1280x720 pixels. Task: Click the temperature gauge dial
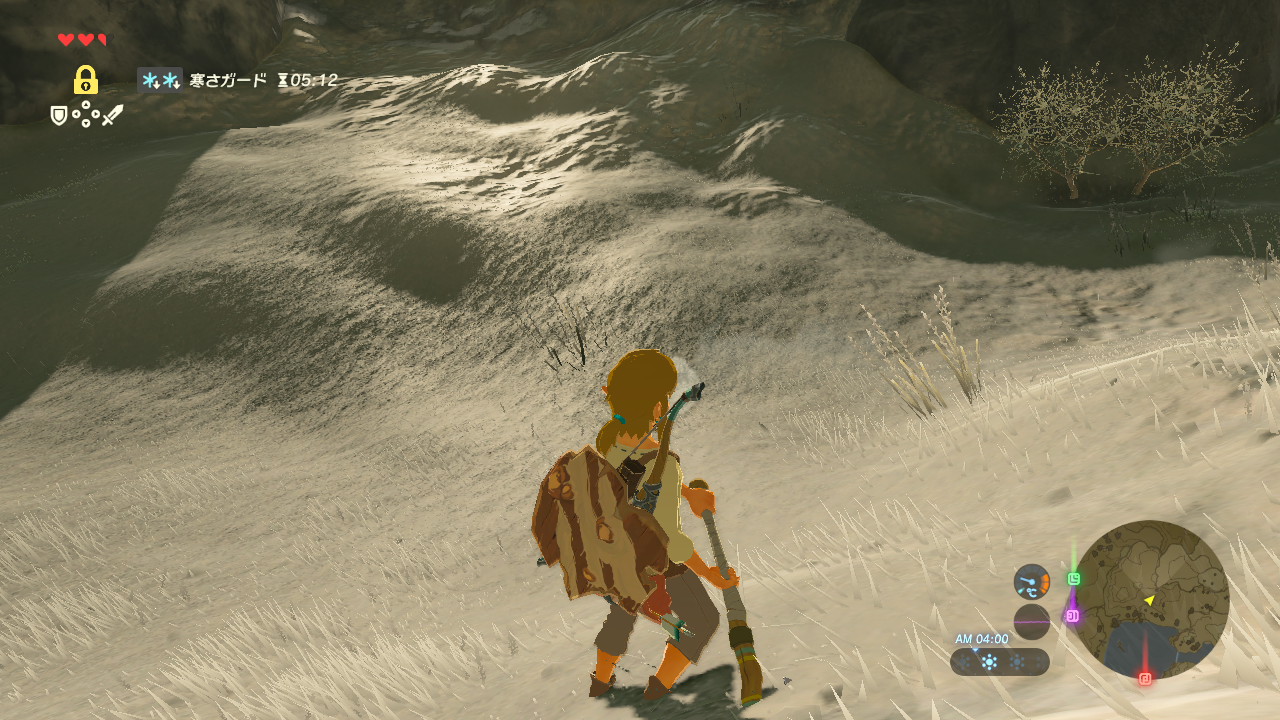click(1032, 582)
